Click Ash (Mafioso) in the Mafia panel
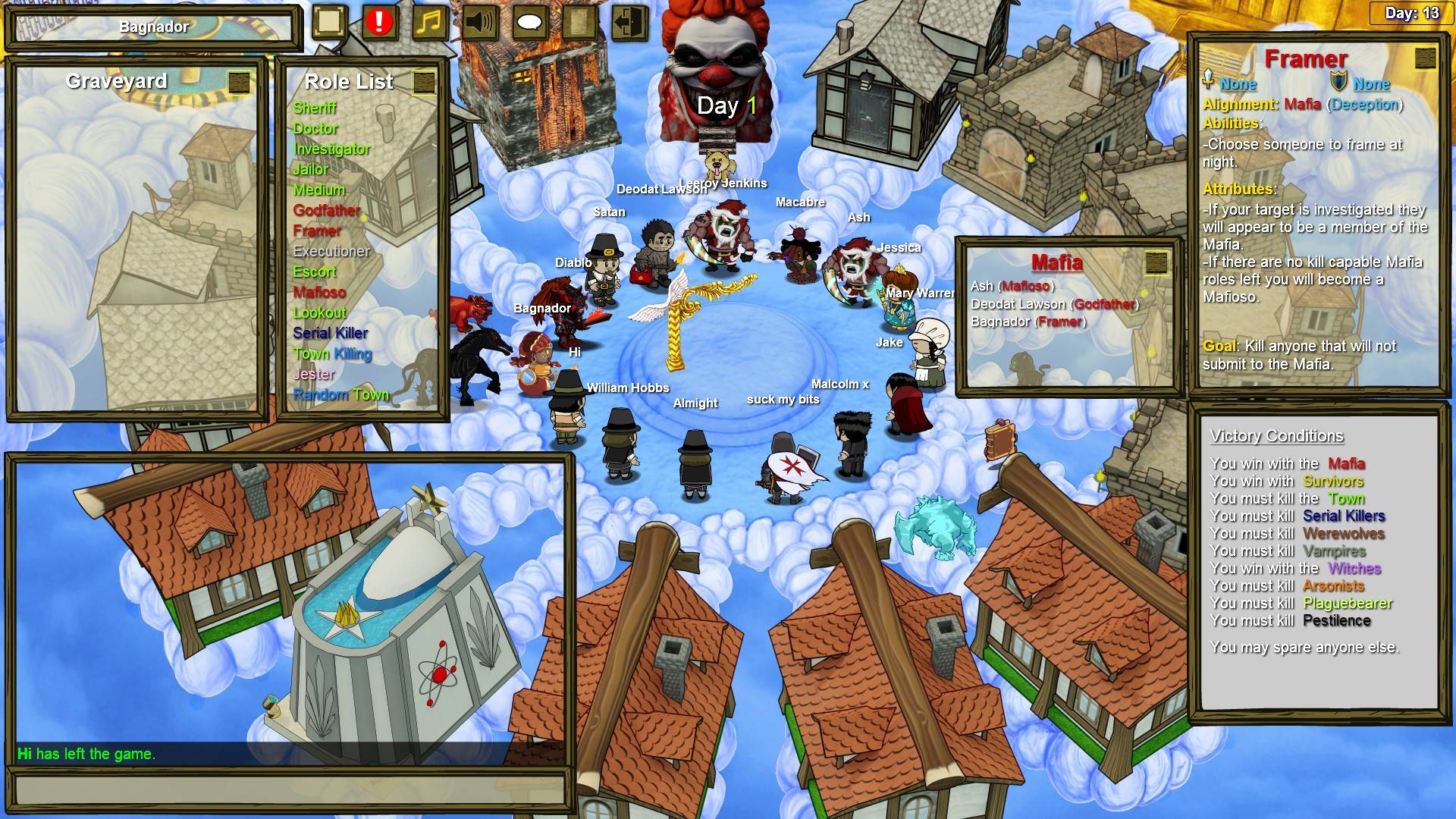Image resolution: width=1456 pixels, height=819 pixels. pyautogui.click(x=1012, y=287)
